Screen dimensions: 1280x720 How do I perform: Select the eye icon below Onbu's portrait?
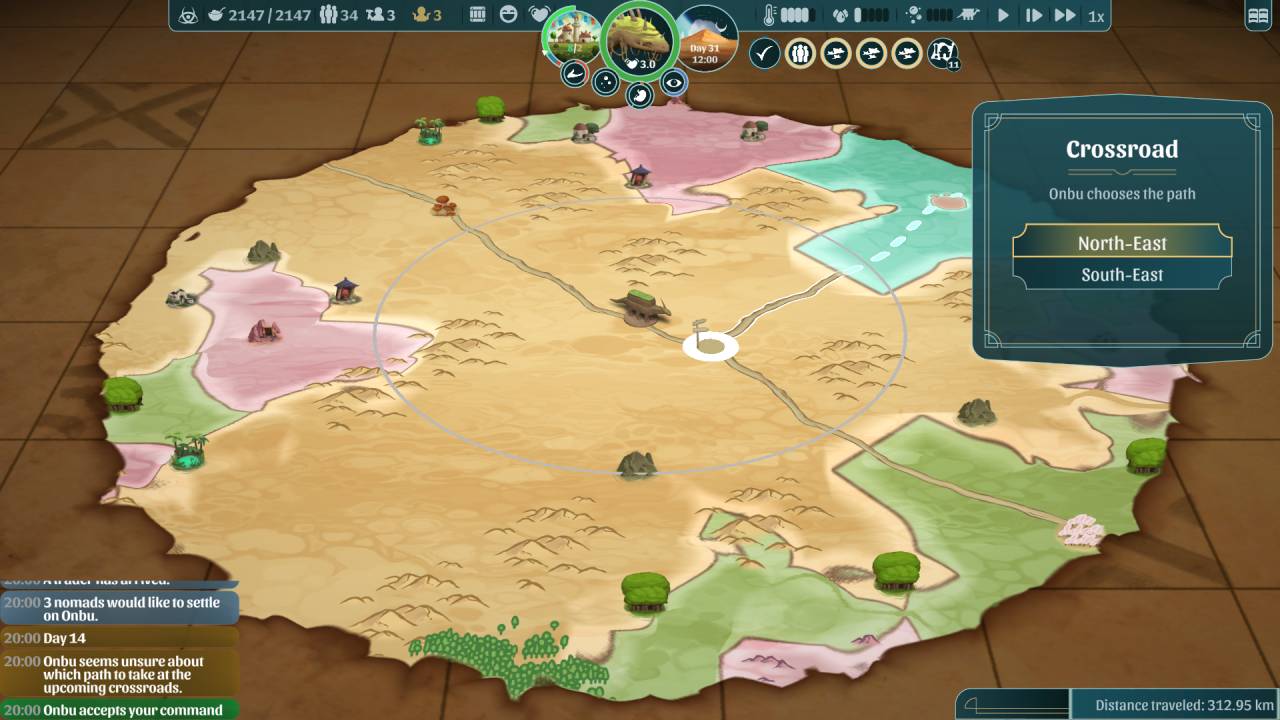(x=674, y=82)
